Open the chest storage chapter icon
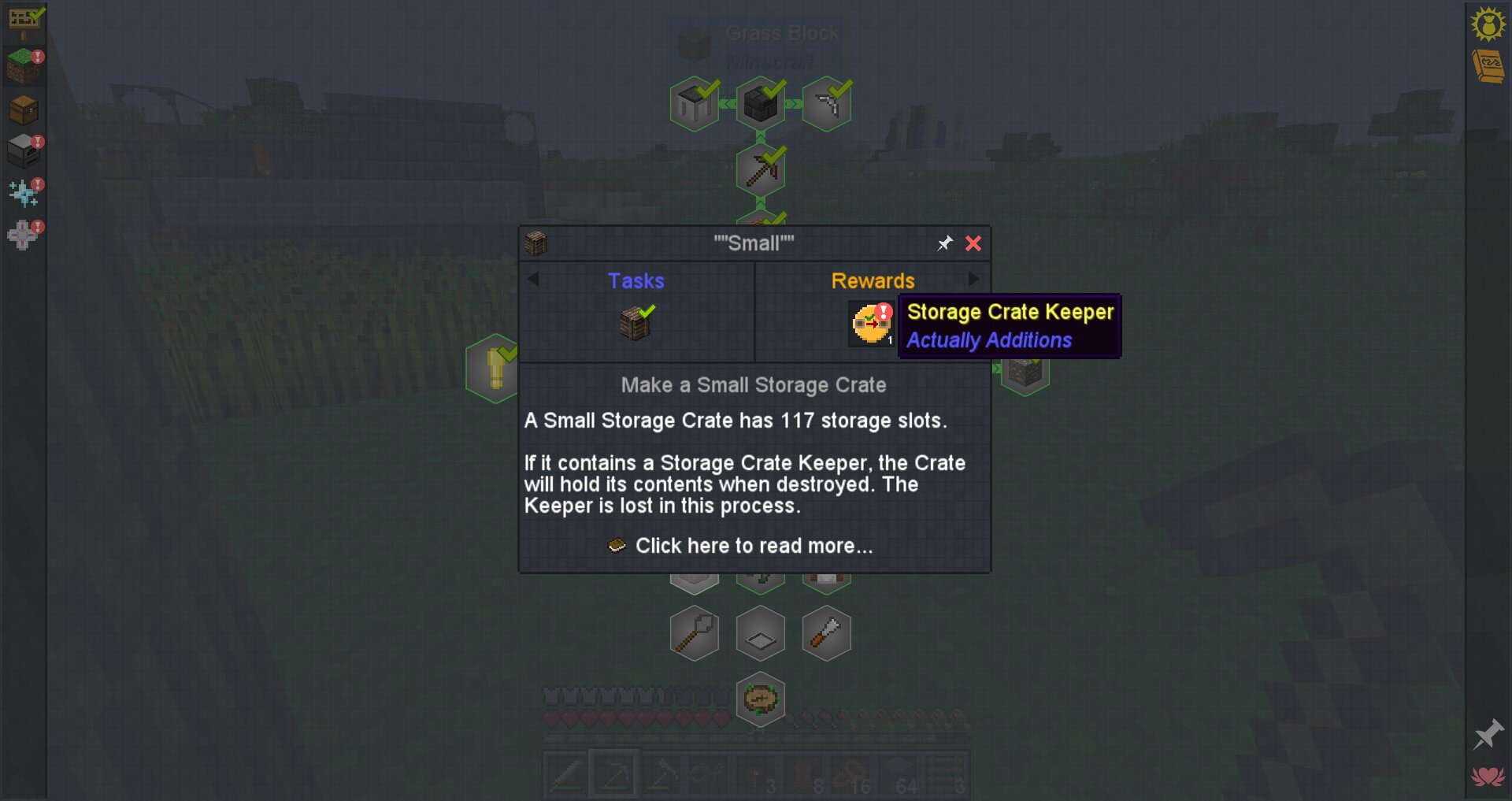This screenshot has width=1512, height=801. 24,110
